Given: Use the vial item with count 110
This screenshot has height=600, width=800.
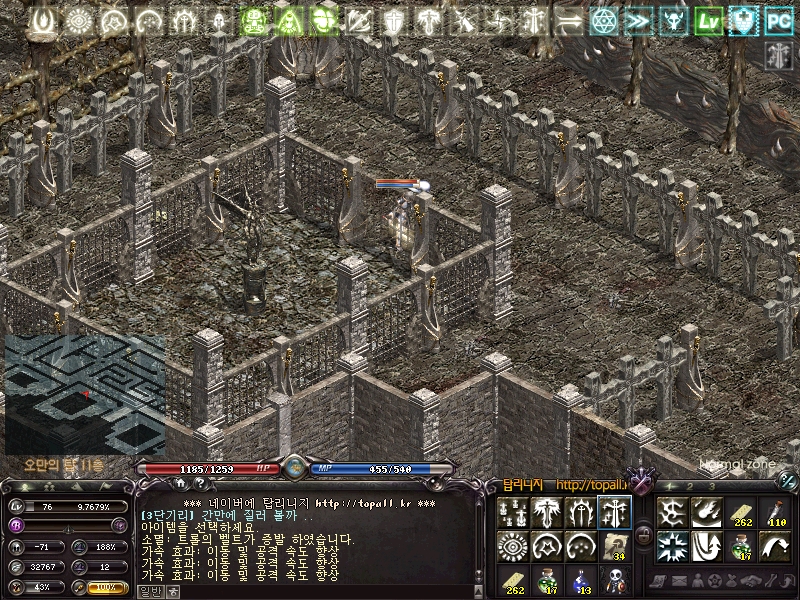Looking at the screenshot, I should coord(775,513).
